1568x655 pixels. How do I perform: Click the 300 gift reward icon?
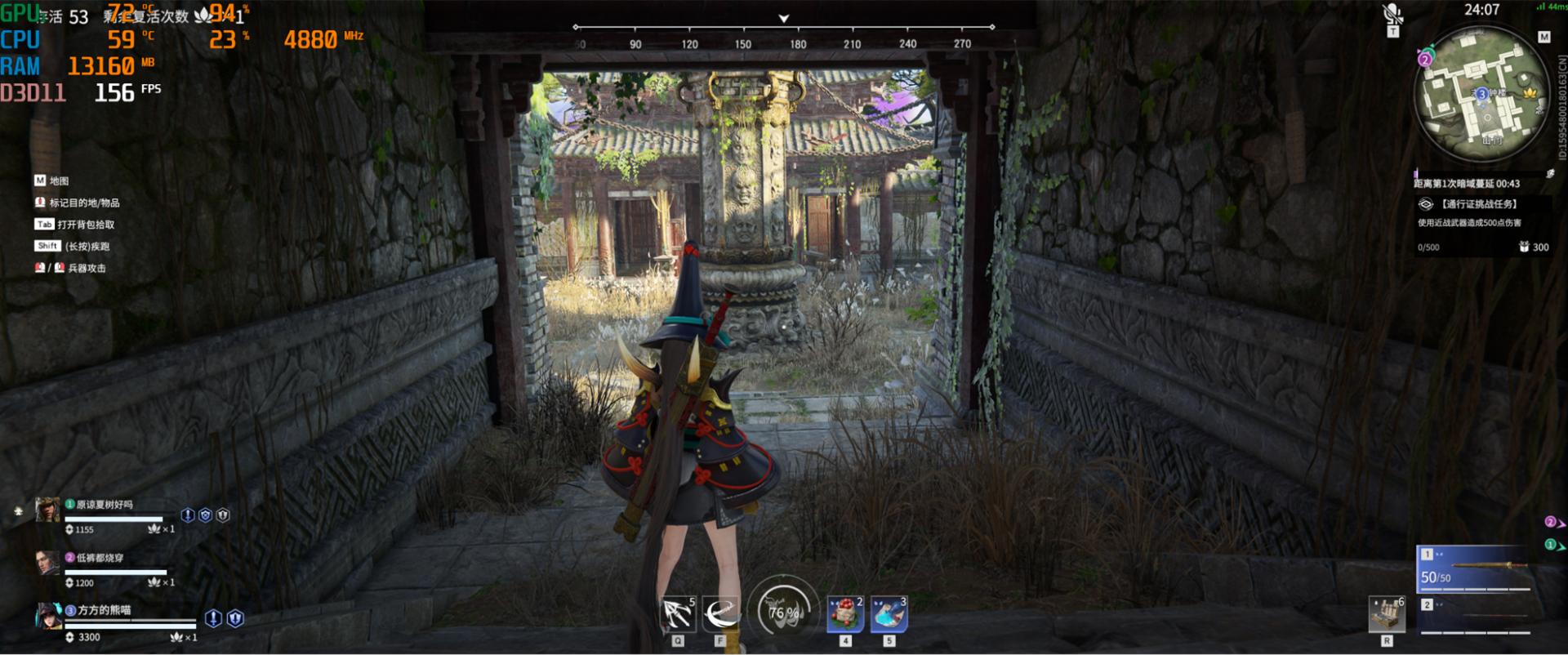pos(1524,247)
